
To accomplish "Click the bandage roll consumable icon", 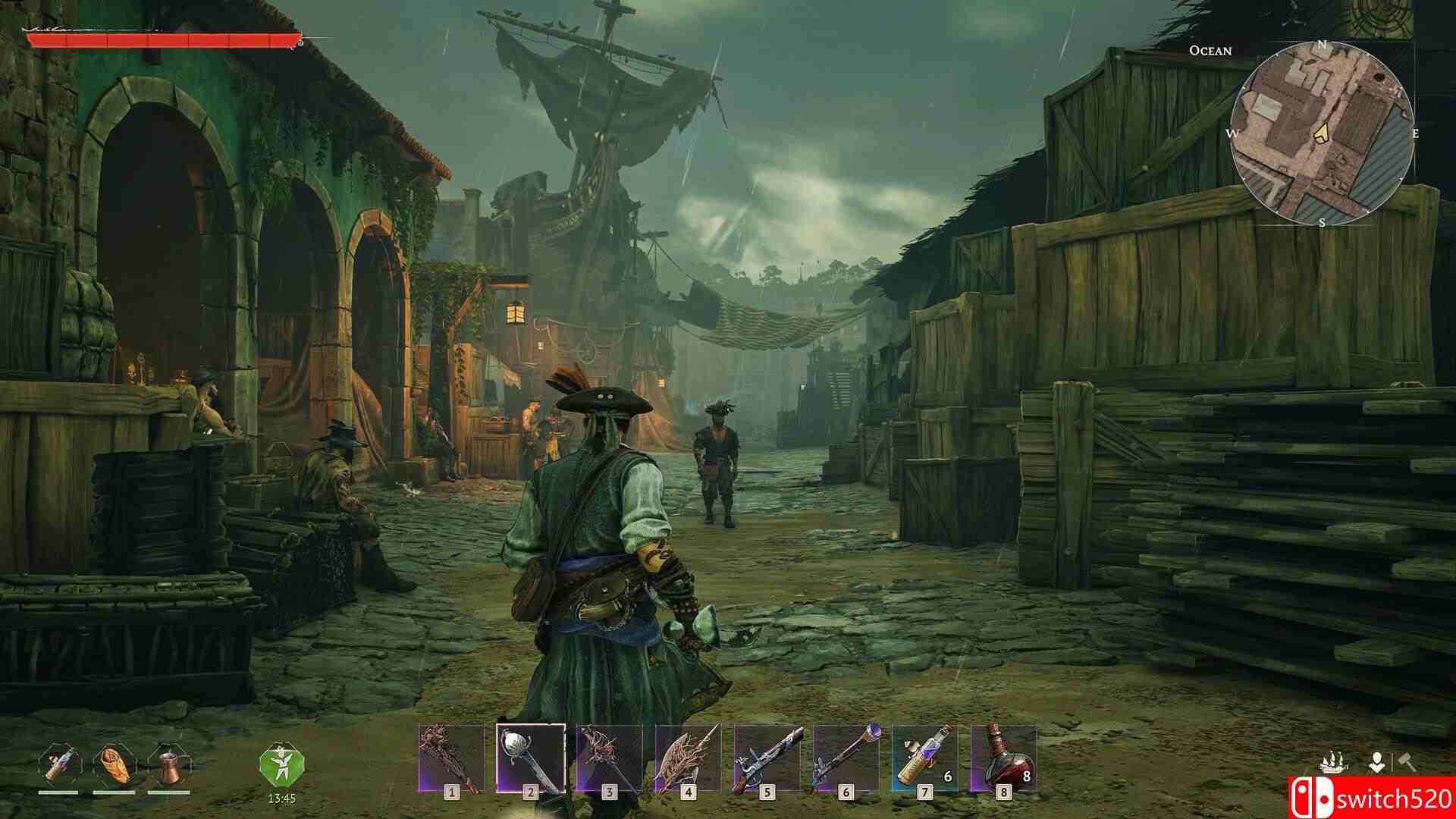I will [x=58, y=765].
